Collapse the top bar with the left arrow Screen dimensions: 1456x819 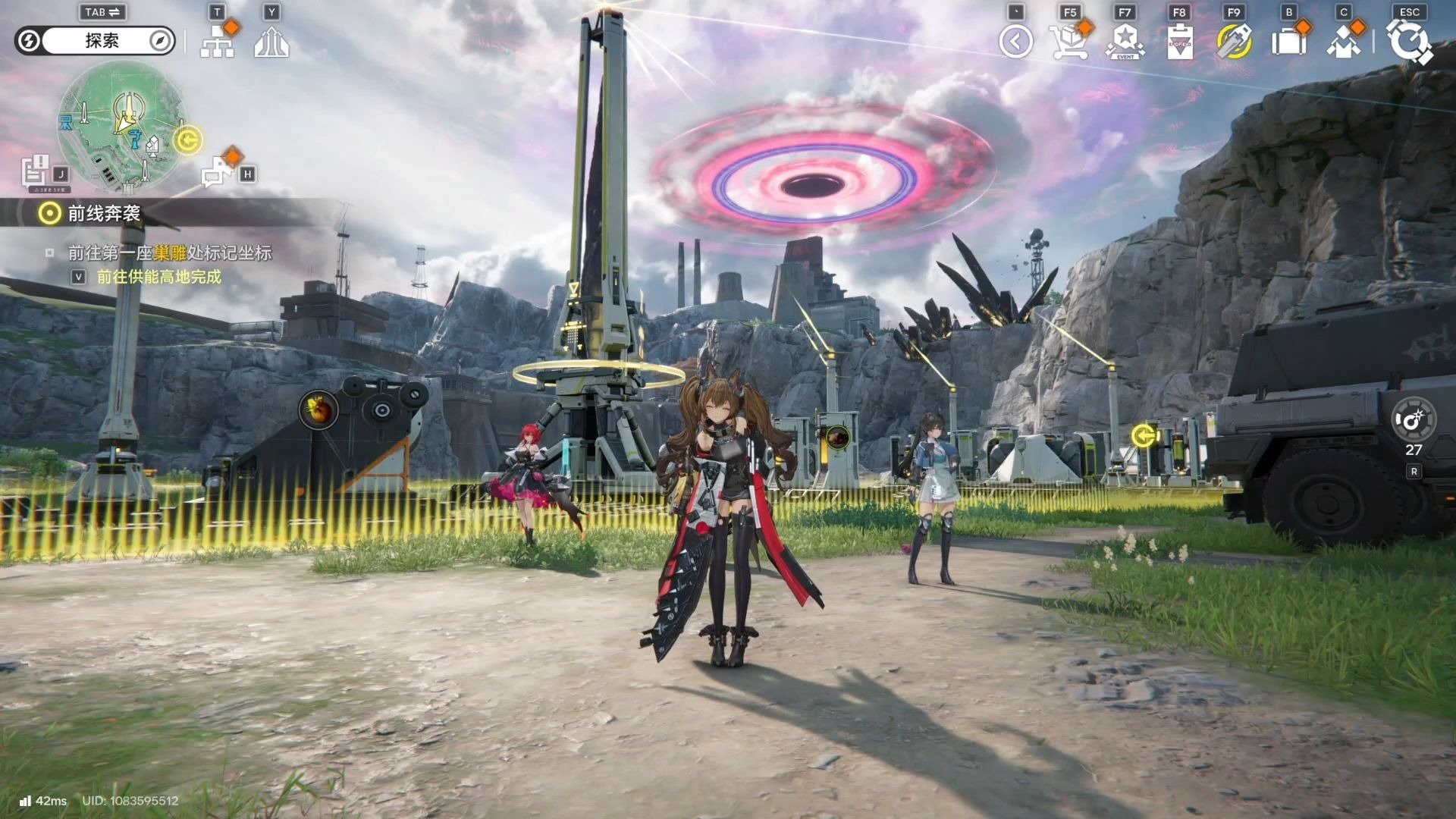point(1015,42)
